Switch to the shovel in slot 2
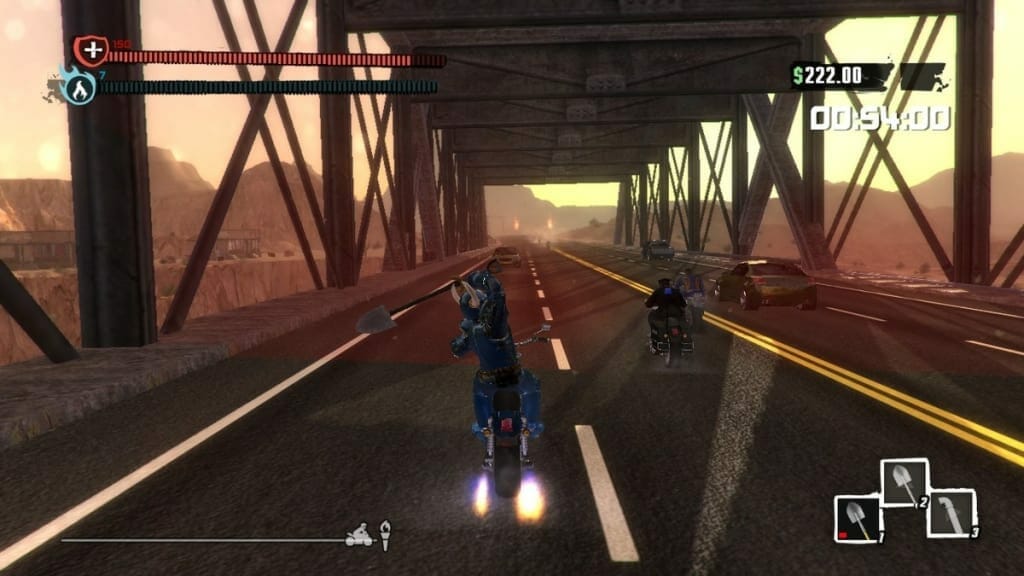 (904, 483)
